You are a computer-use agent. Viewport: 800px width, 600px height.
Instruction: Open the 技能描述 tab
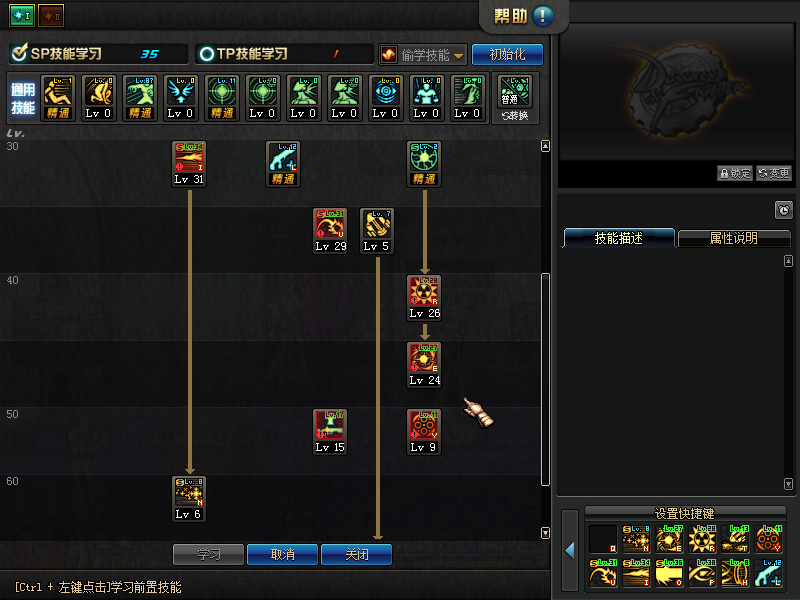pos(619,239)
